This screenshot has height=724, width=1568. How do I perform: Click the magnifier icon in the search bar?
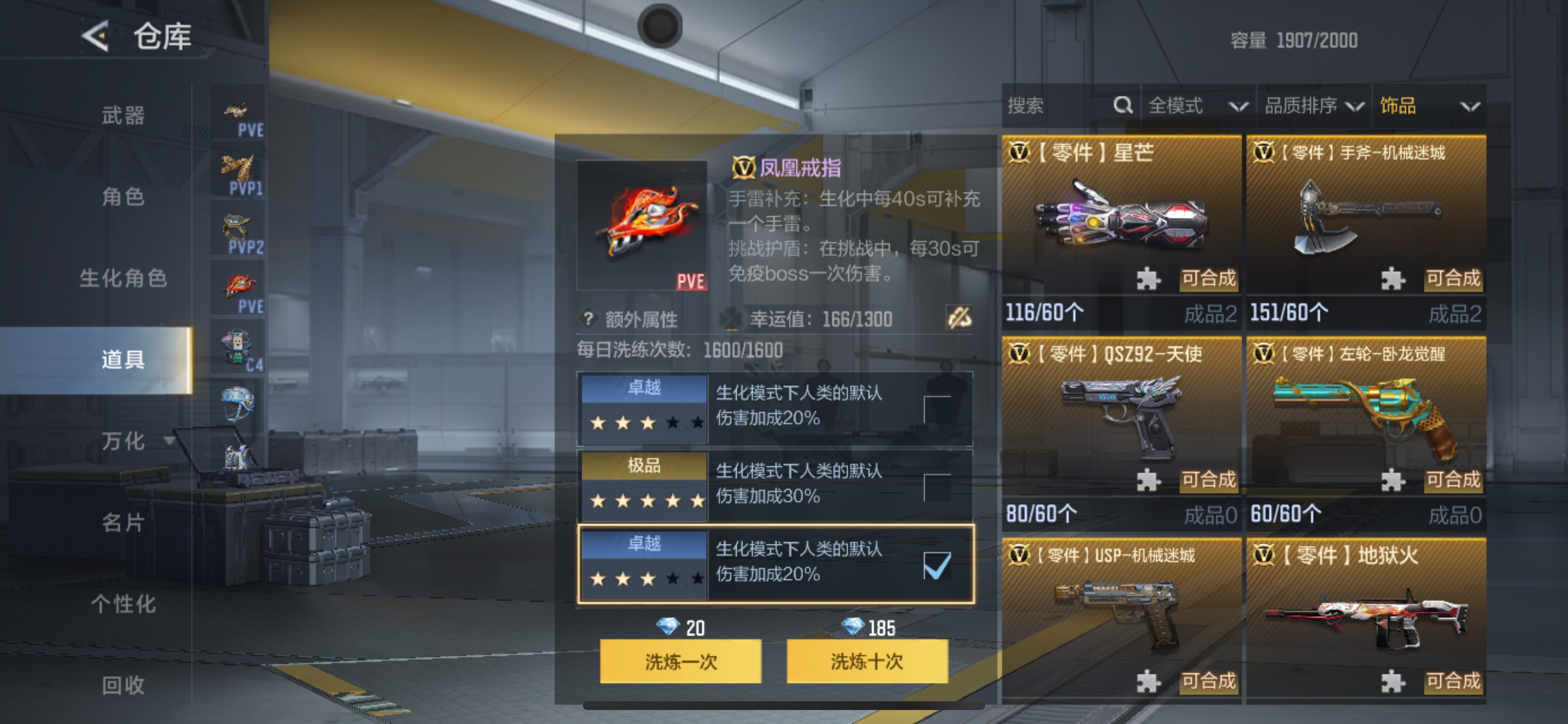[1122, 106]
